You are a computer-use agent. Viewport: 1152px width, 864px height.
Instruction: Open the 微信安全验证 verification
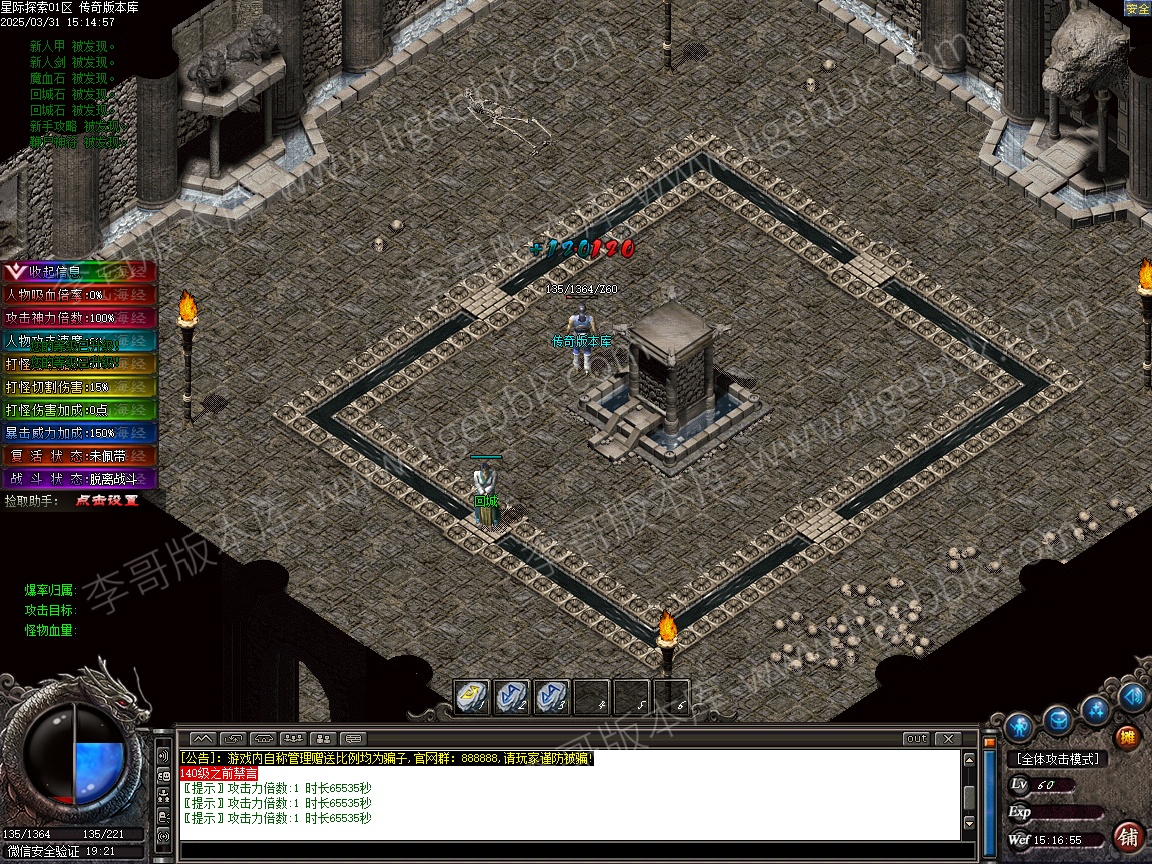pyautogui.click(x=45, y=851)
